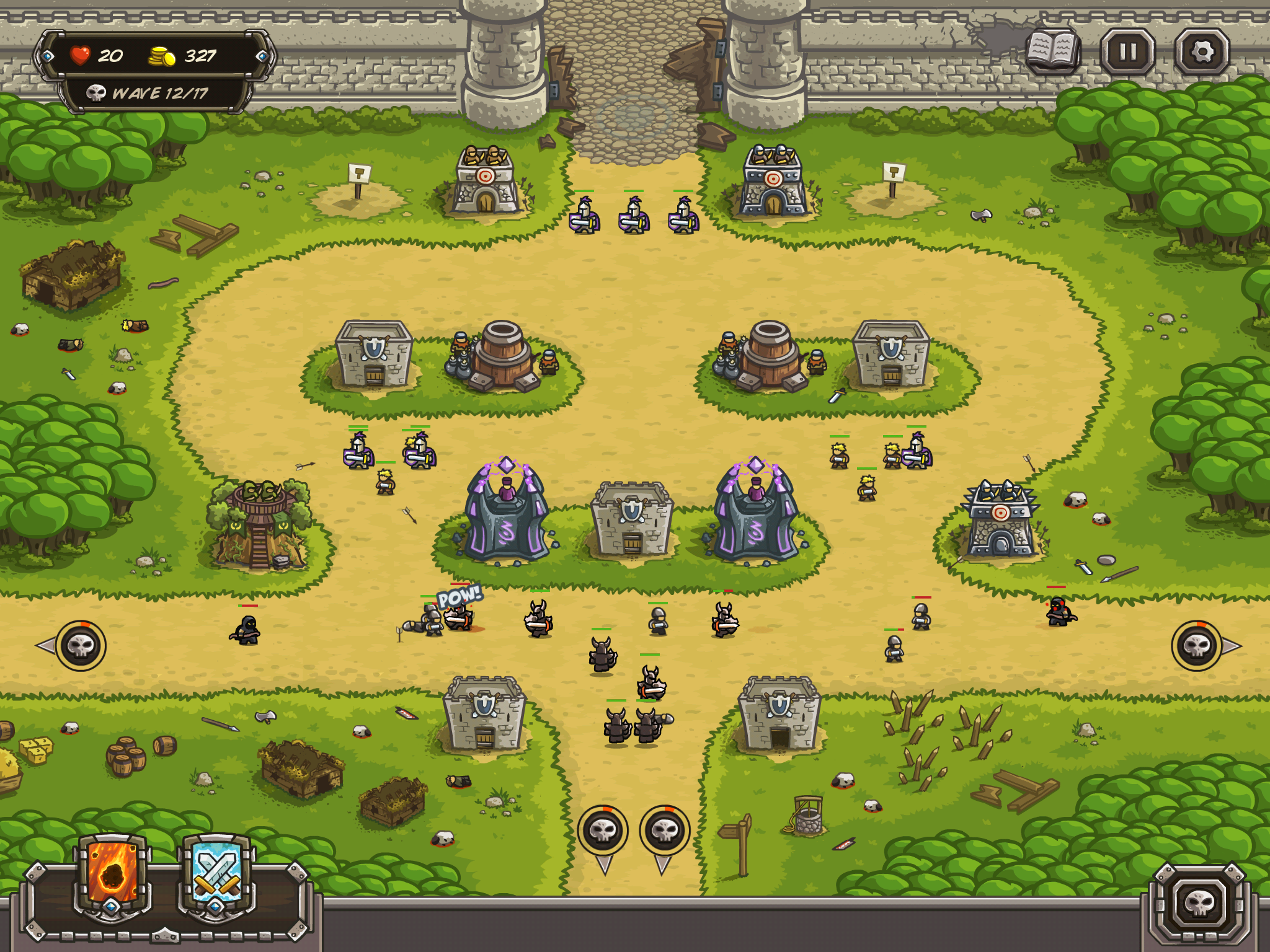Viewport: 1270px width, 952px height.
Task: Open the settings gear menu
Action: coord(1202,52)
